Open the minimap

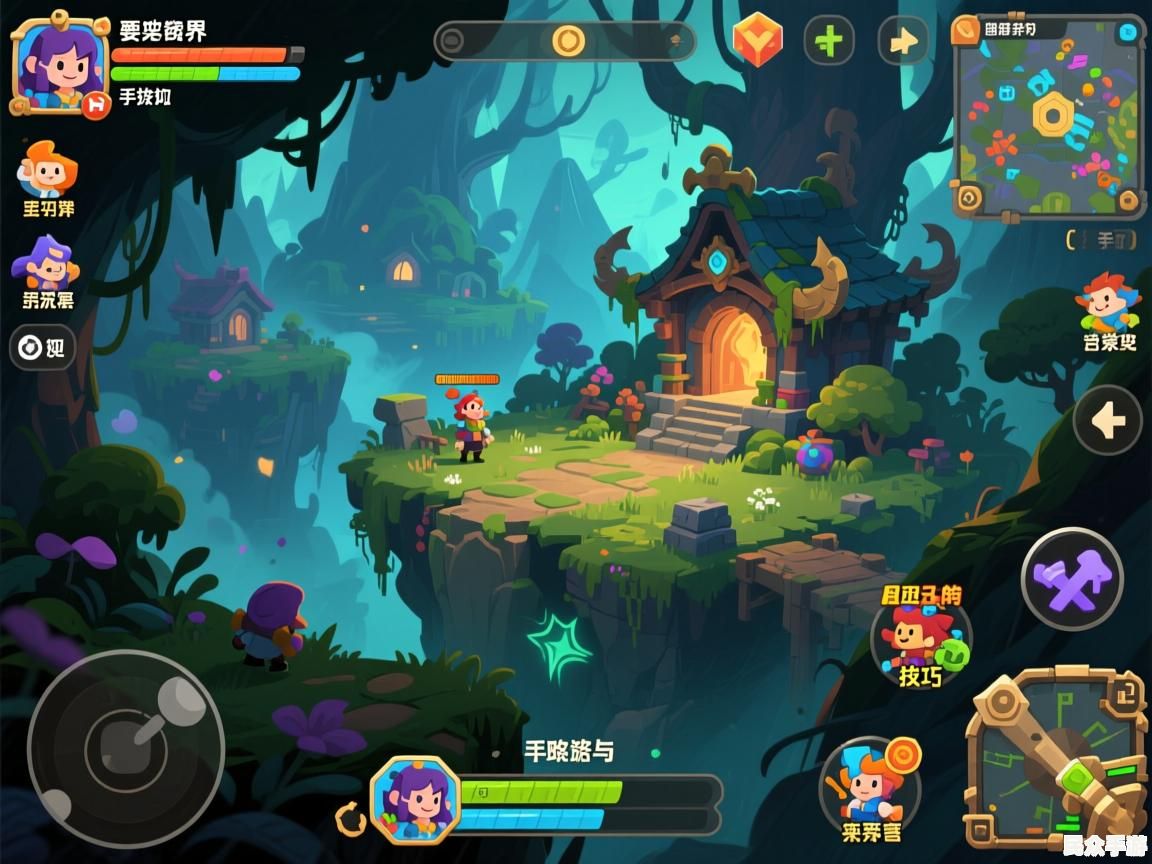[1048, 117]
